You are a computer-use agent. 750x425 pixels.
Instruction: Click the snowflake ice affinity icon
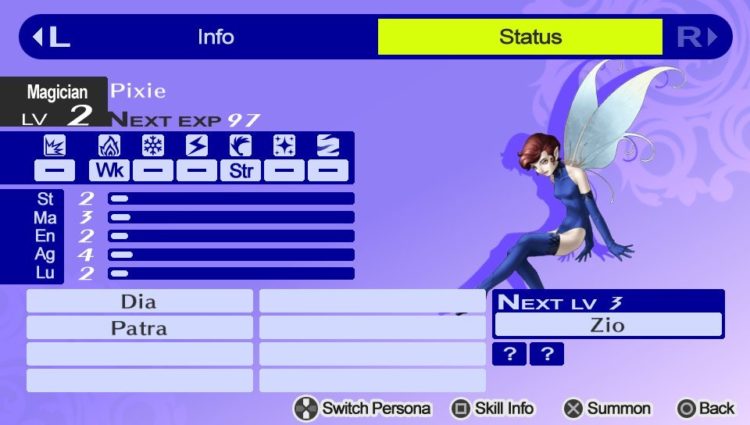tap(153, 146)
